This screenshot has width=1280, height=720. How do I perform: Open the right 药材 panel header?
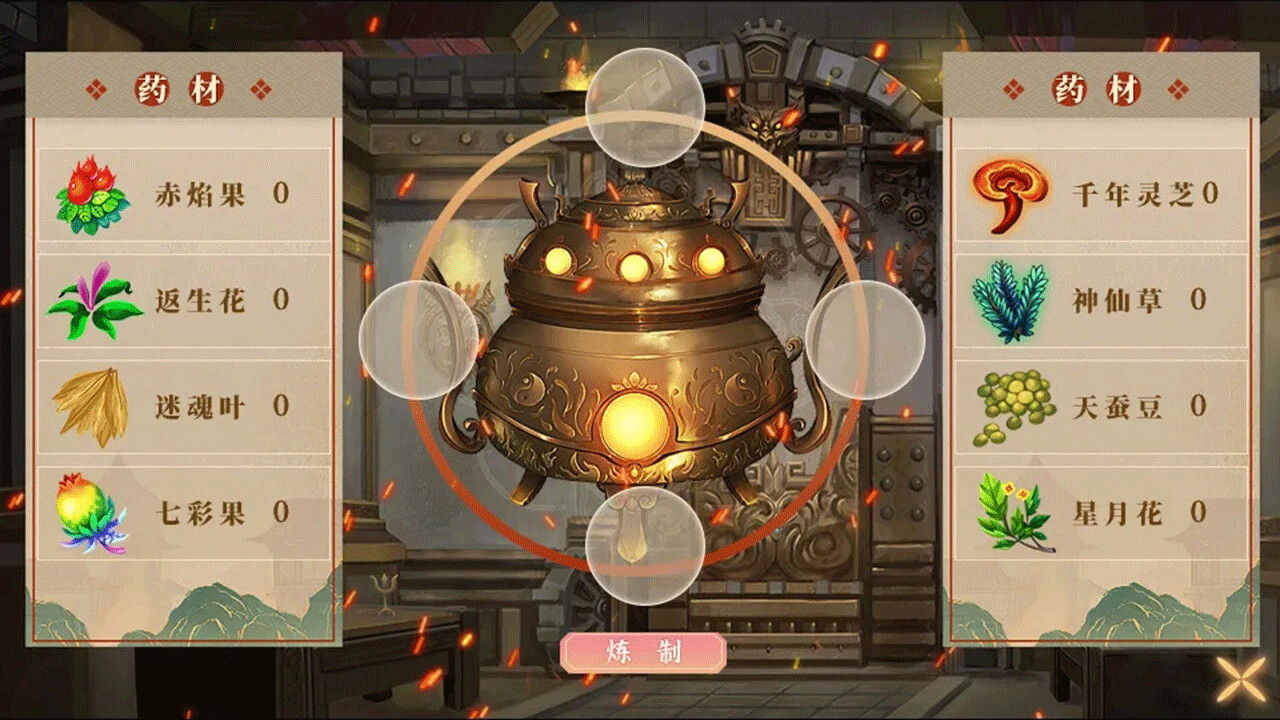(1097, 87)
